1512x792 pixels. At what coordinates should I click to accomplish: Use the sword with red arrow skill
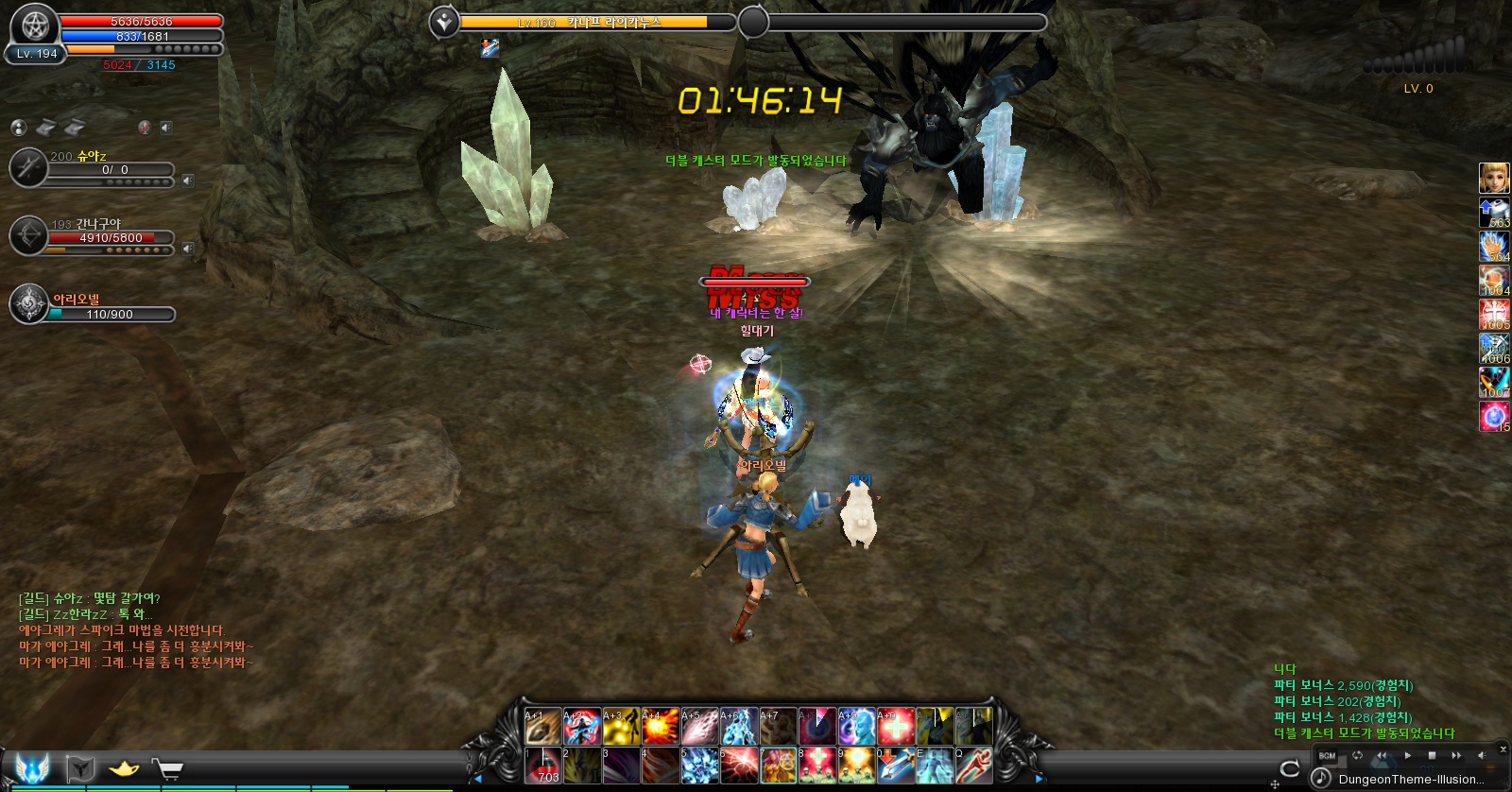tap(895, 766)
